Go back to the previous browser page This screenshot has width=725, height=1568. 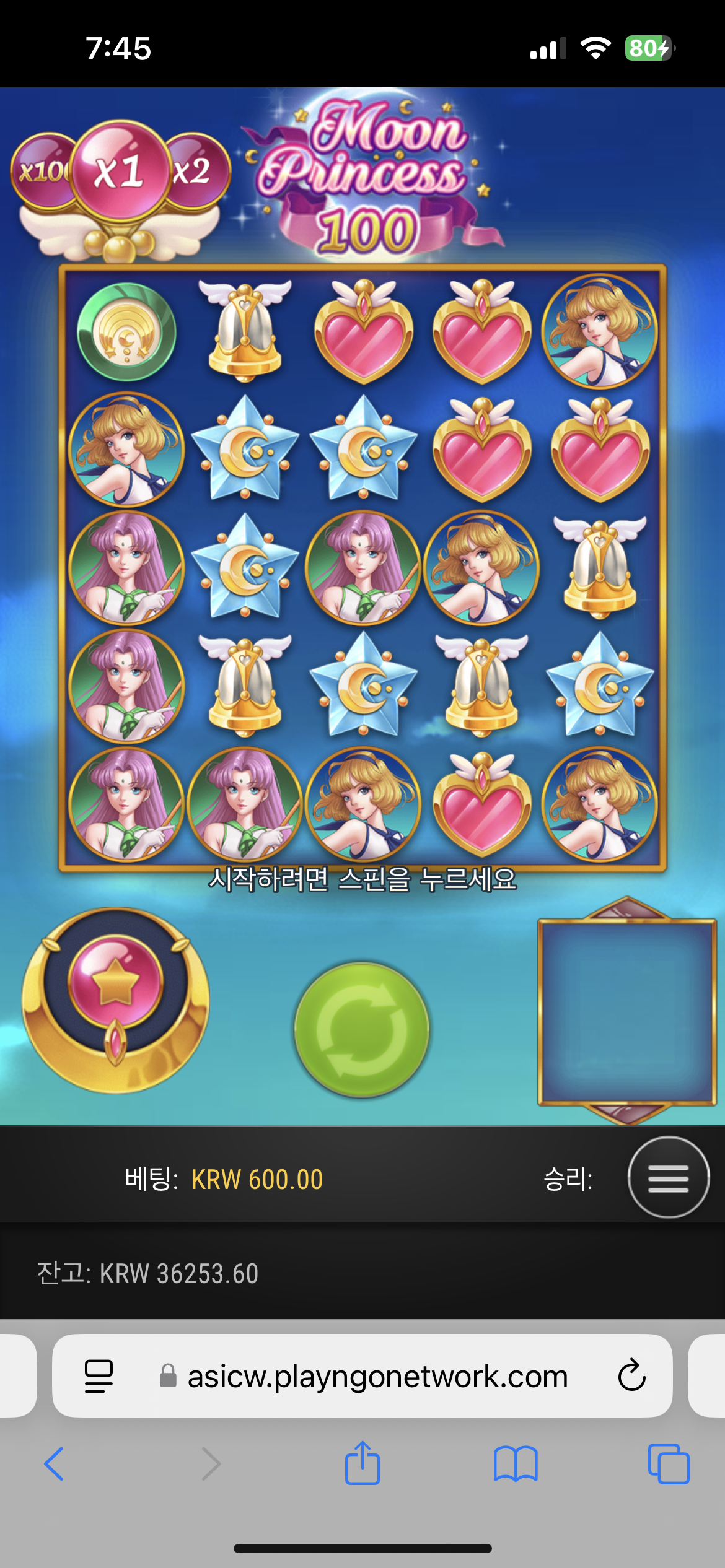point(55,1463)
